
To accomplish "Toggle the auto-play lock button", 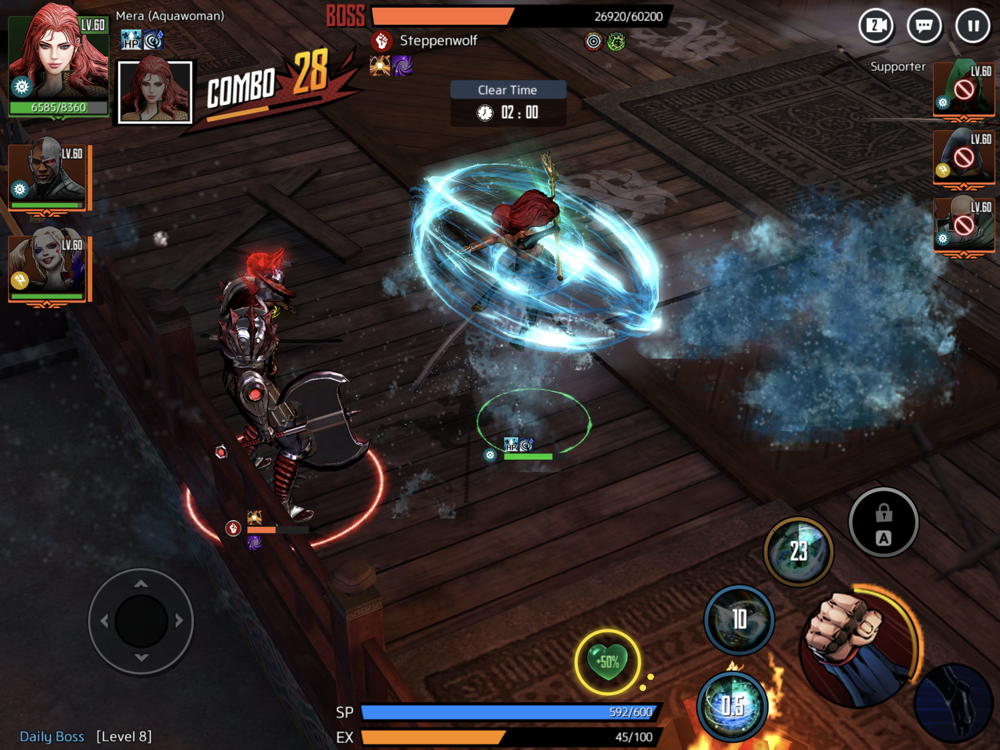I will tap(883, 522).
